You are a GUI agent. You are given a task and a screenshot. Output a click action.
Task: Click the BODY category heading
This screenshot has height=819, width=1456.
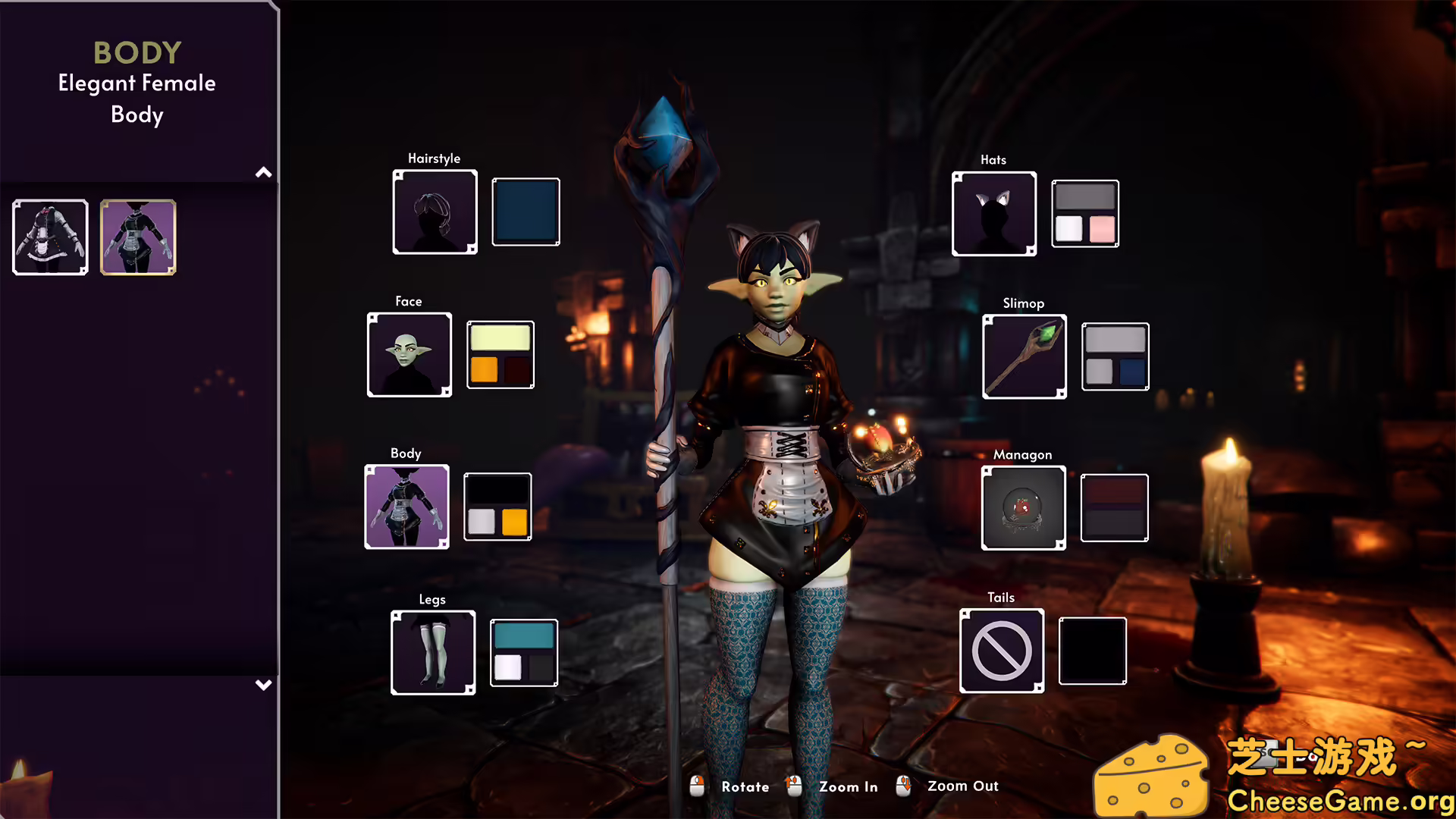point(136,52)
